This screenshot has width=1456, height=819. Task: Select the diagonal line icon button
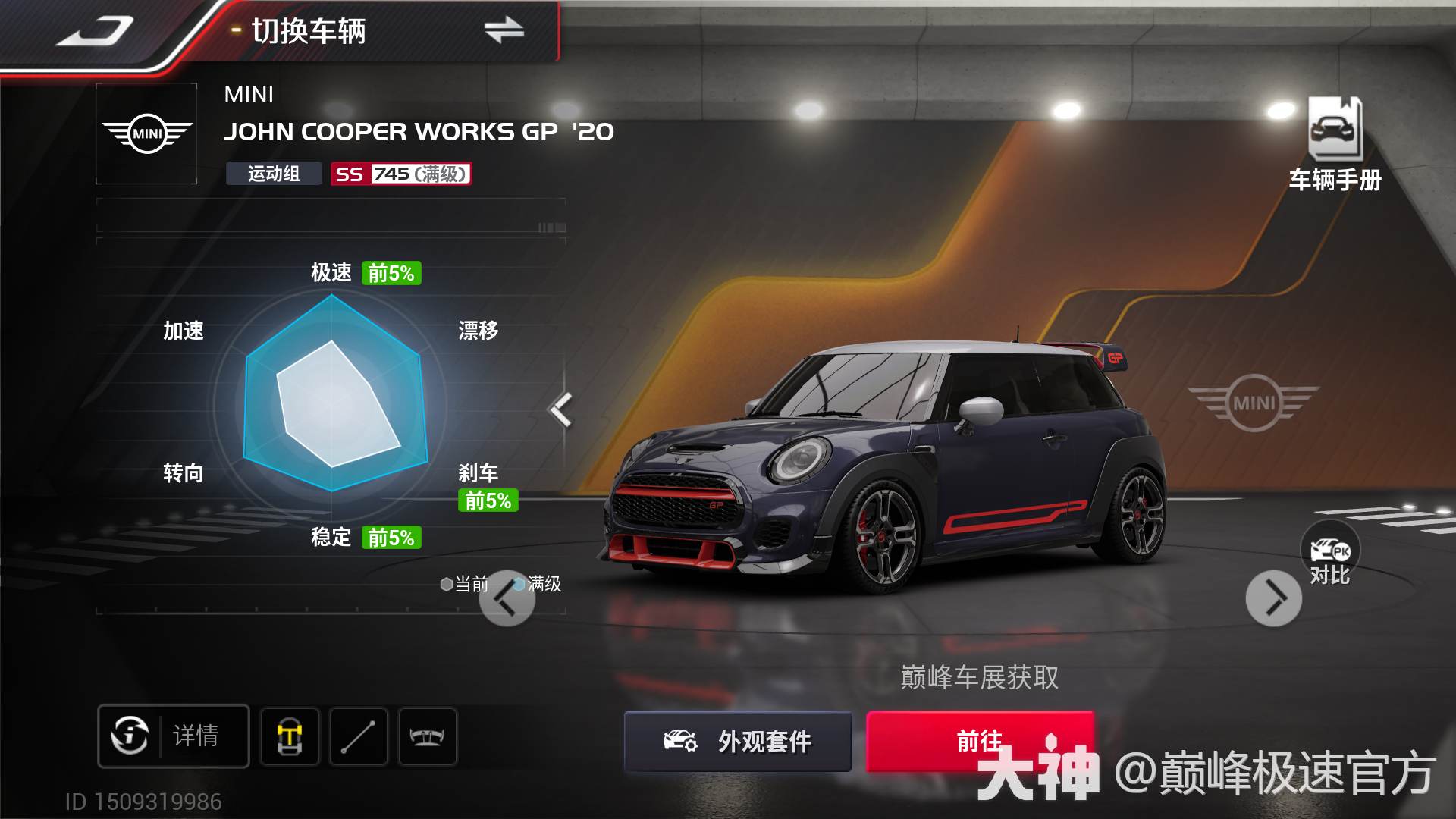[358, 736]
